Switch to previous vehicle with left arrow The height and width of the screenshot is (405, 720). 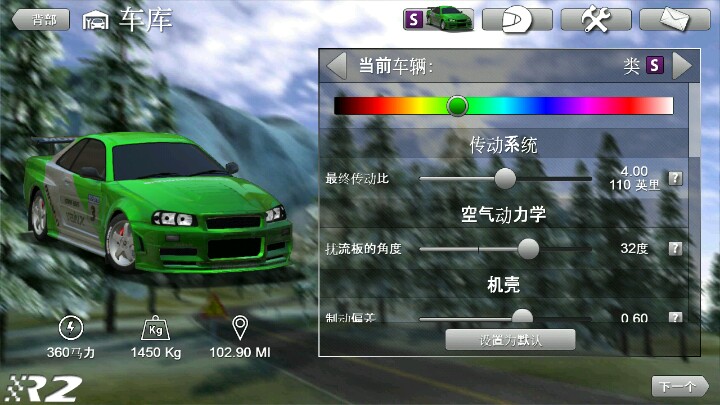(x=337, y=66)
